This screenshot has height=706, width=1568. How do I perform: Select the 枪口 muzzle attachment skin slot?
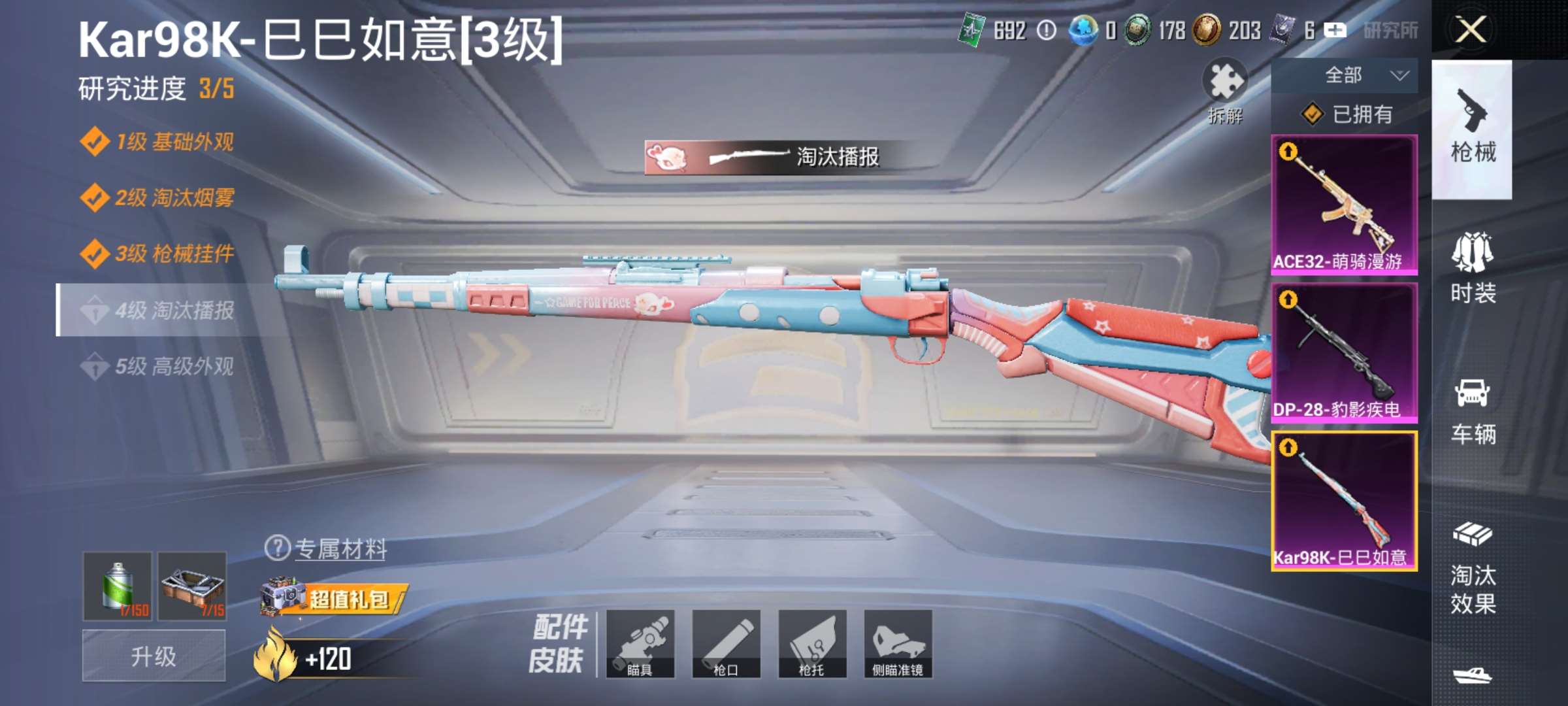(726, 643)
